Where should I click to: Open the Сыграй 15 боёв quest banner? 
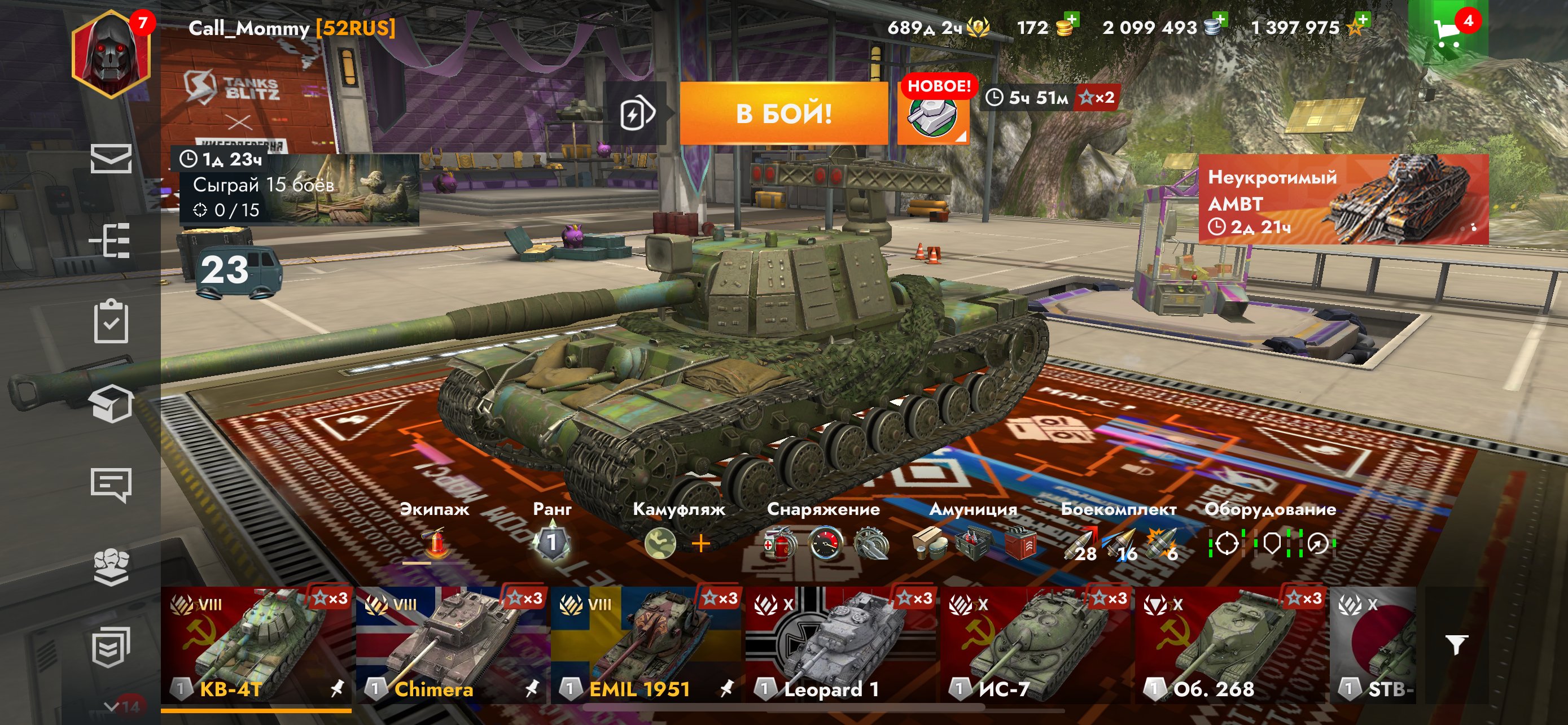pyautogui.click(x=298, y=190)
